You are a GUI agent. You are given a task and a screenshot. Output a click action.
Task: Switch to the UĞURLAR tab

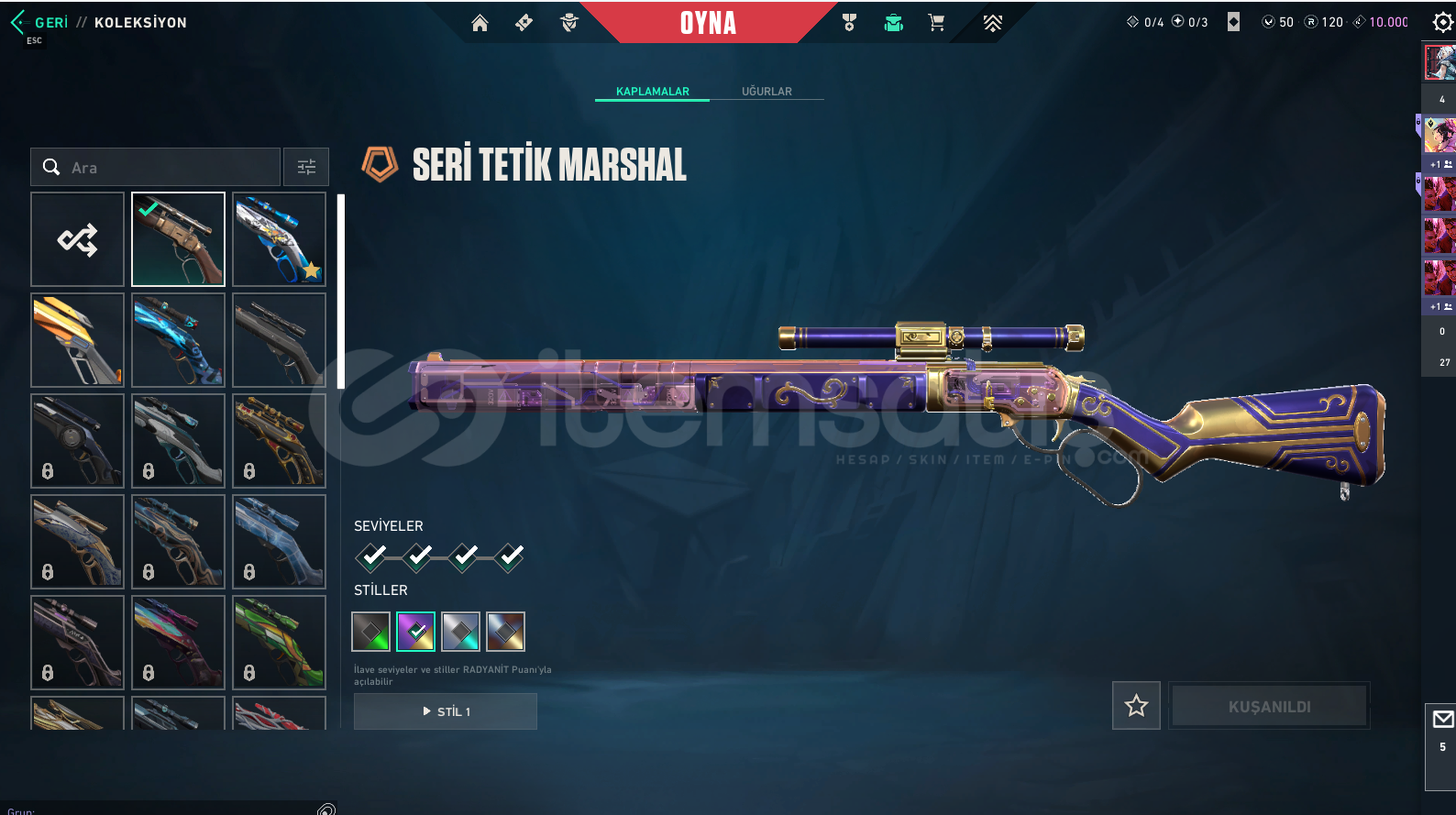click(767, 92)
